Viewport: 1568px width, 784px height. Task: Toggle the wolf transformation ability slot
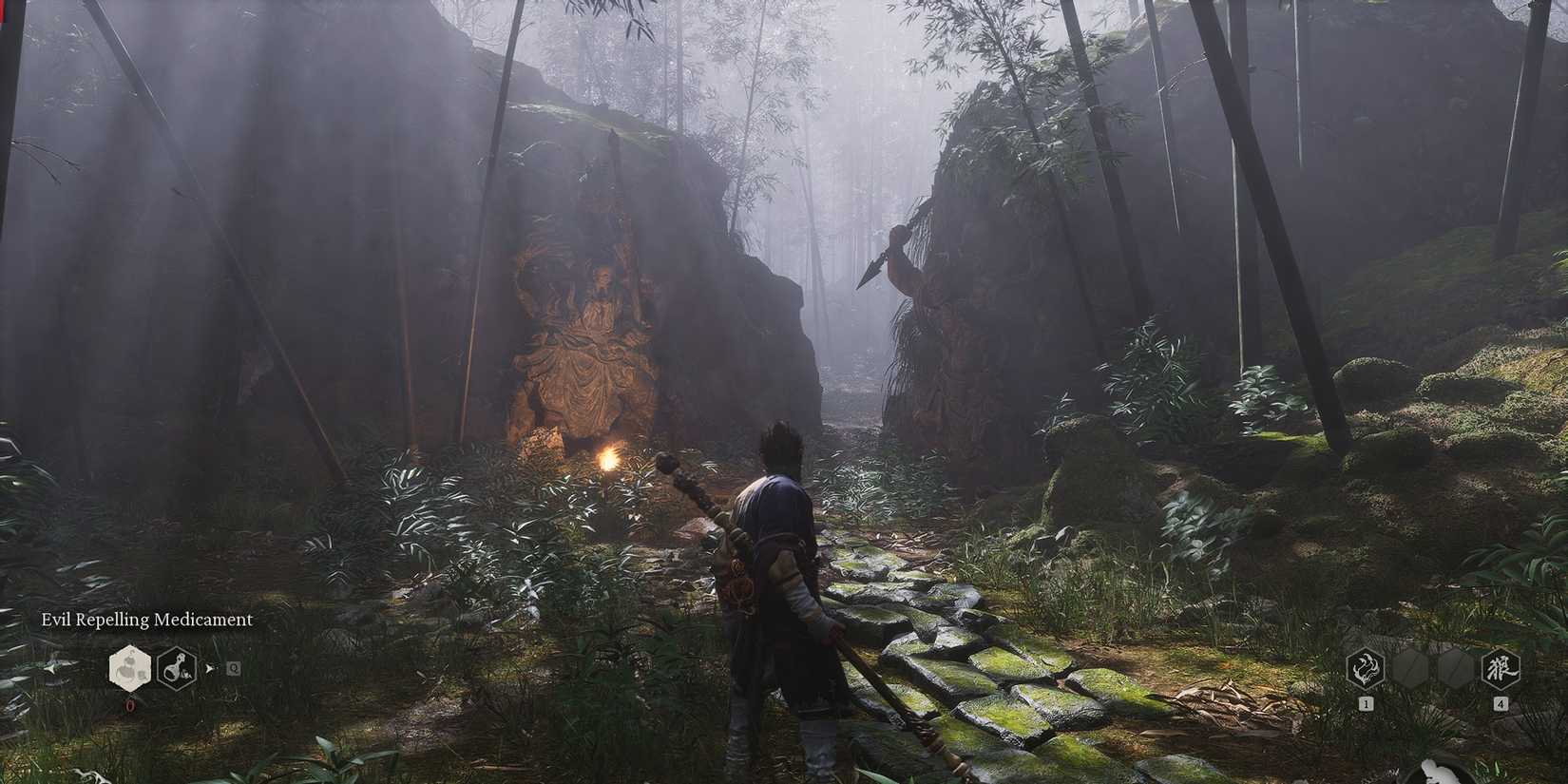point(1501,668)
